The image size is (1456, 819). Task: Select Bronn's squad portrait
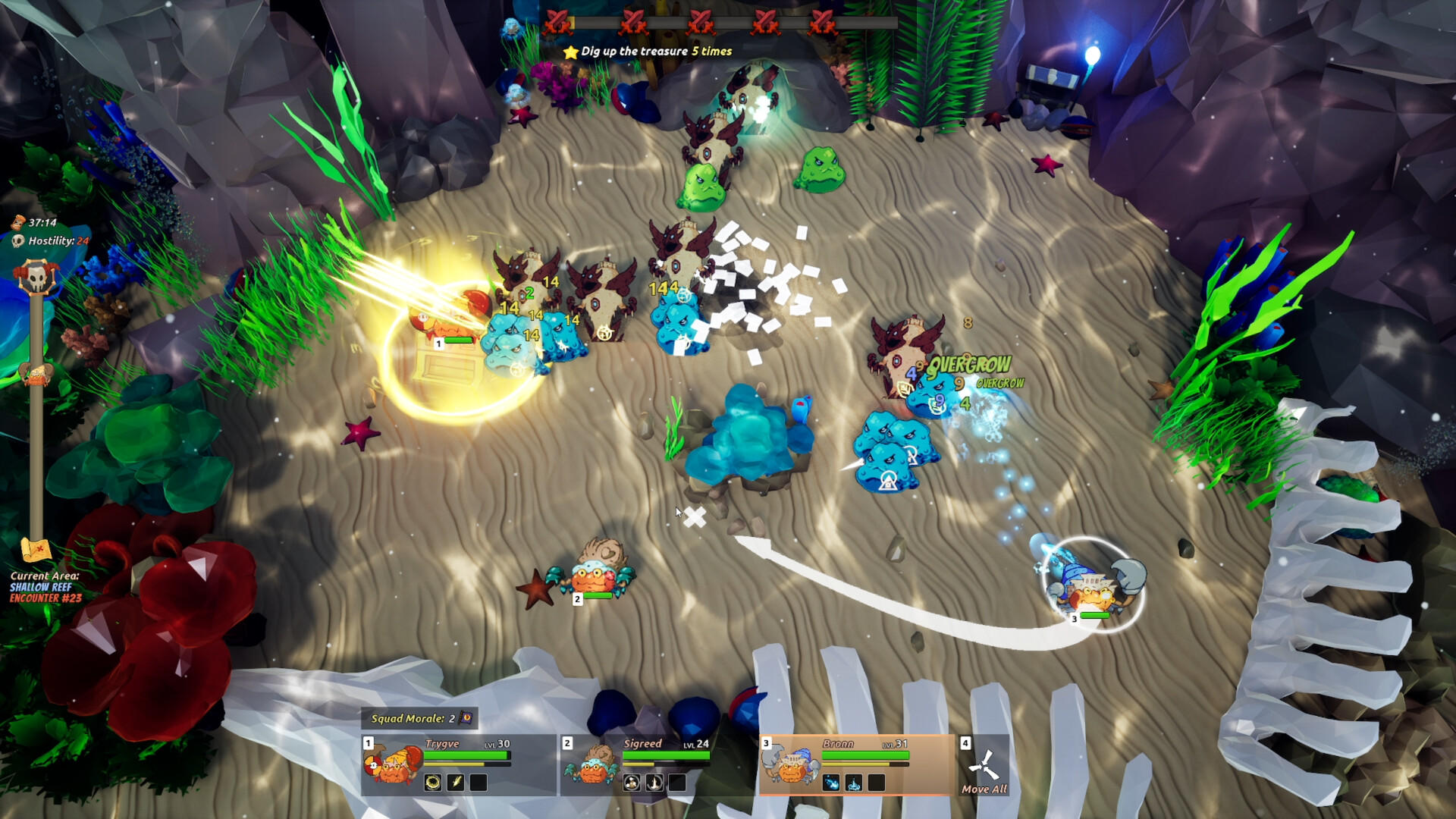[791, 766]
